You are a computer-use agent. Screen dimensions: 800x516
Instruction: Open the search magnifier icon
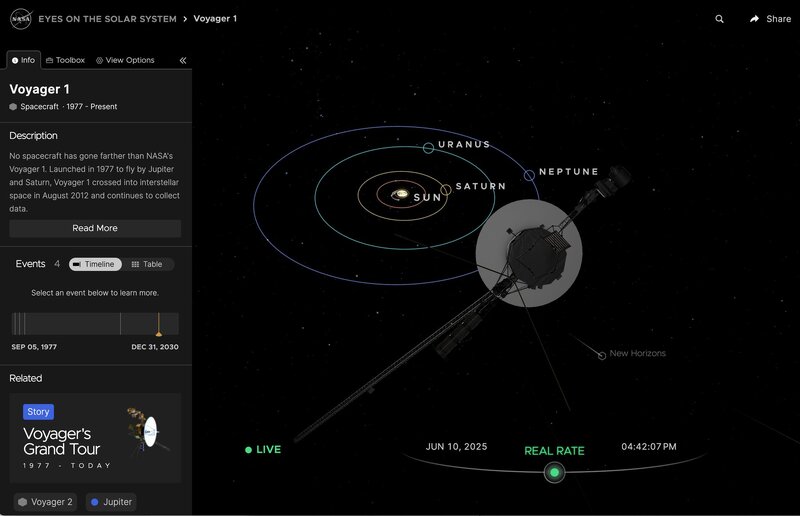point(719,19)
